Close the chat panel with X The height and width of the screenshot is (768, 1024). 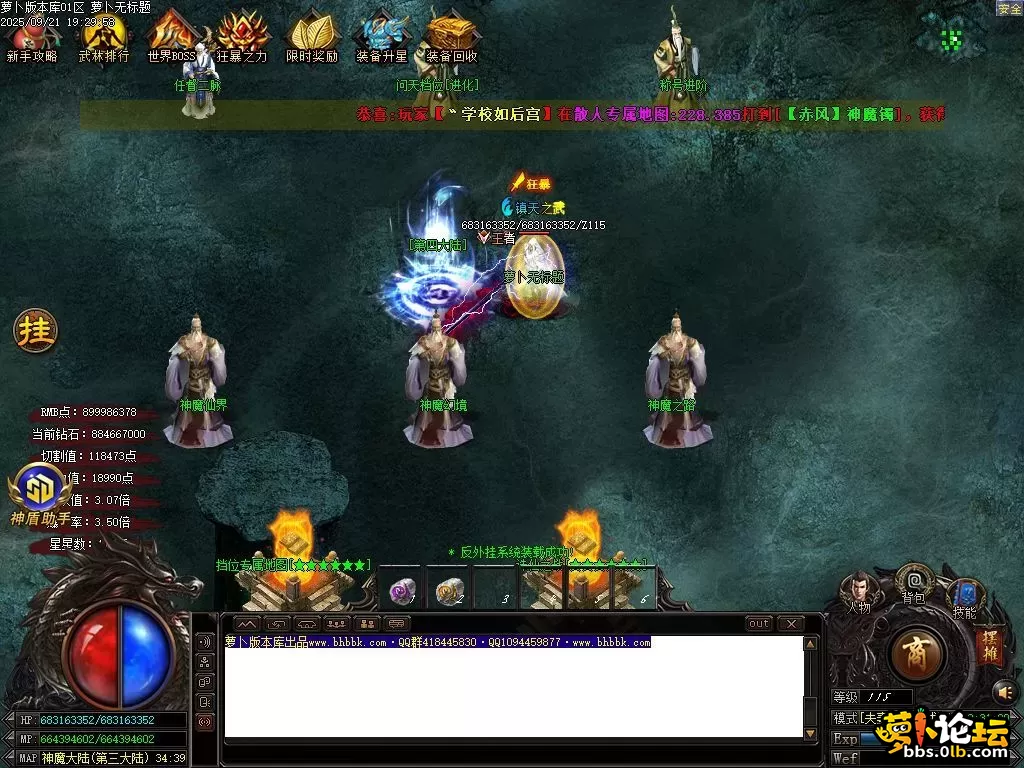[790, 624]
